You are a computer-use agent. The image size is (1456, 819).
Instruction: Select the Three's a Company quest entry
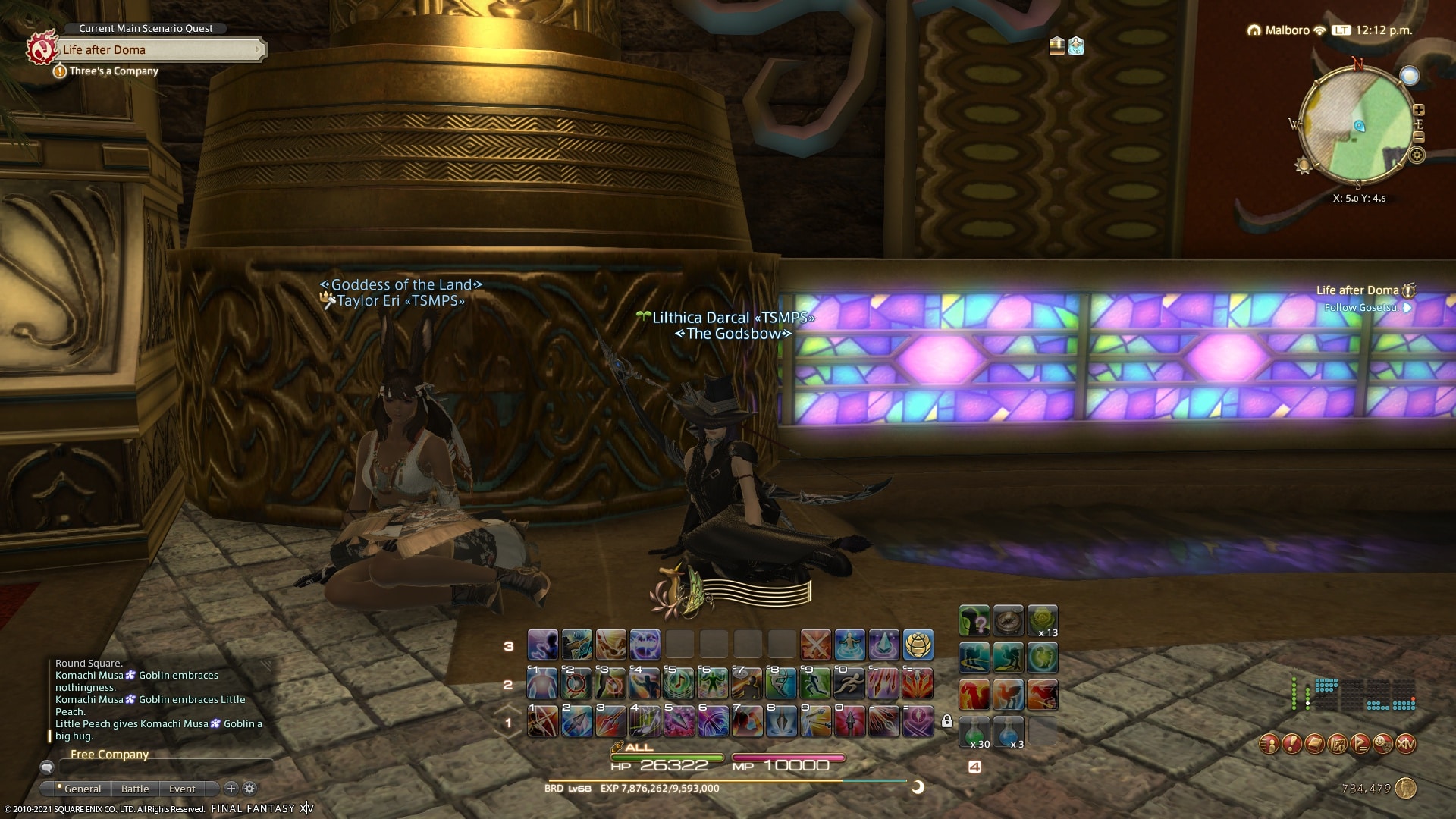[114, 71]
